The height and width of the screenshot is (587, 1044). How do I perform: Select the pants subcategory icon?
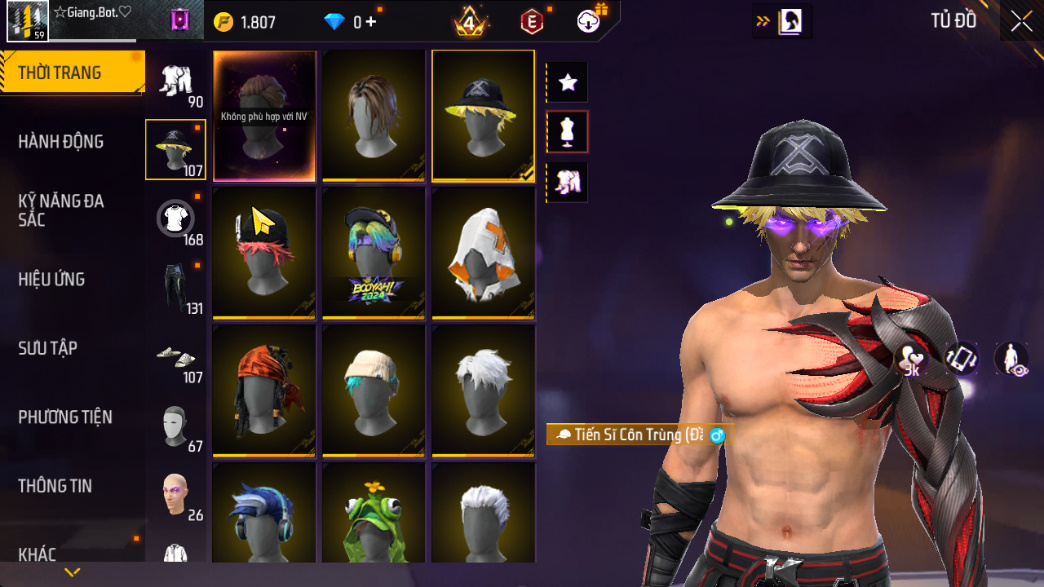pos(175,288)
